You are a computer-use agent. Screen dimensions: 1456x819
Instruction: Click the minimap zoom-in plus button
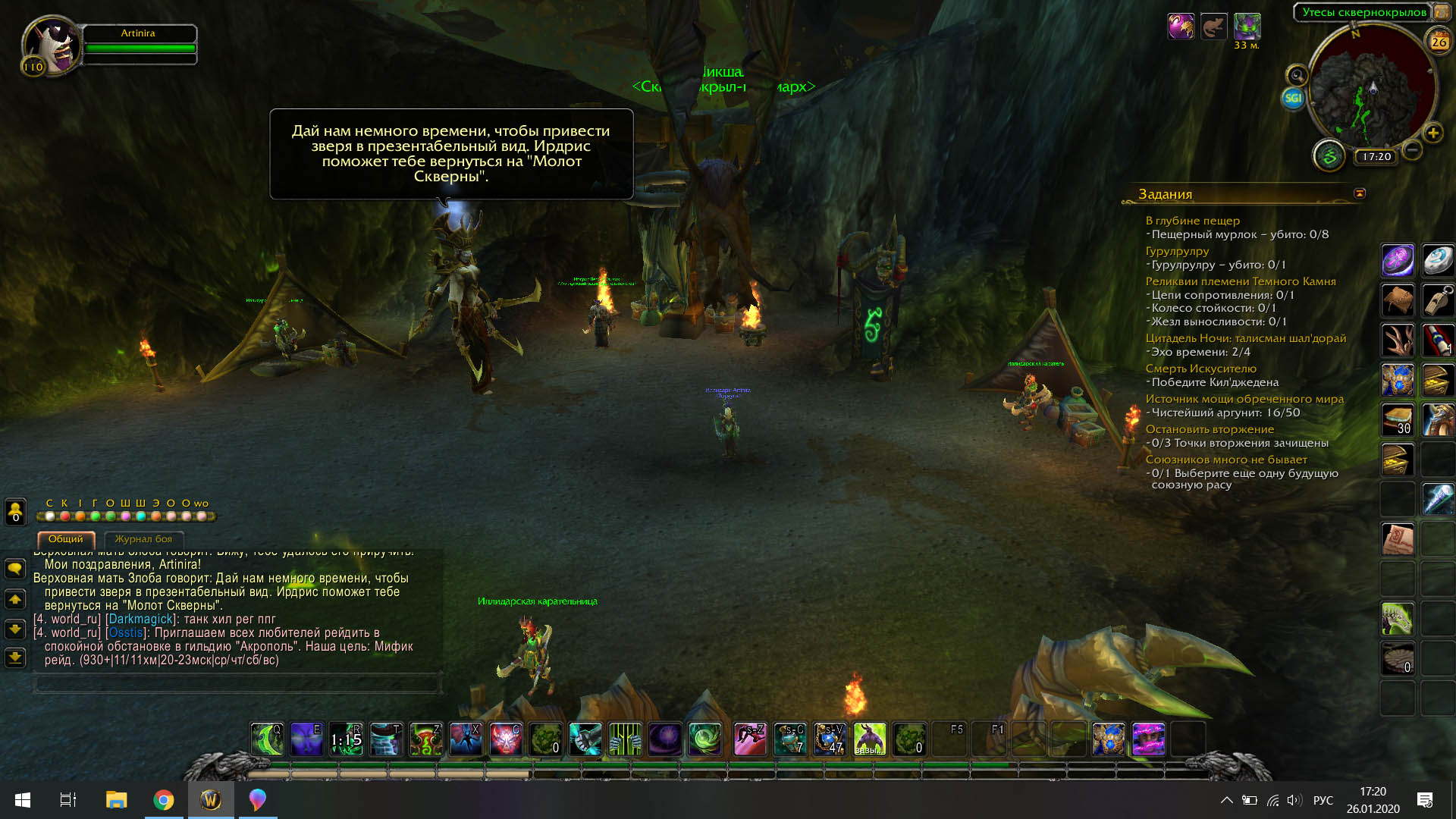tap(1433, 133)
